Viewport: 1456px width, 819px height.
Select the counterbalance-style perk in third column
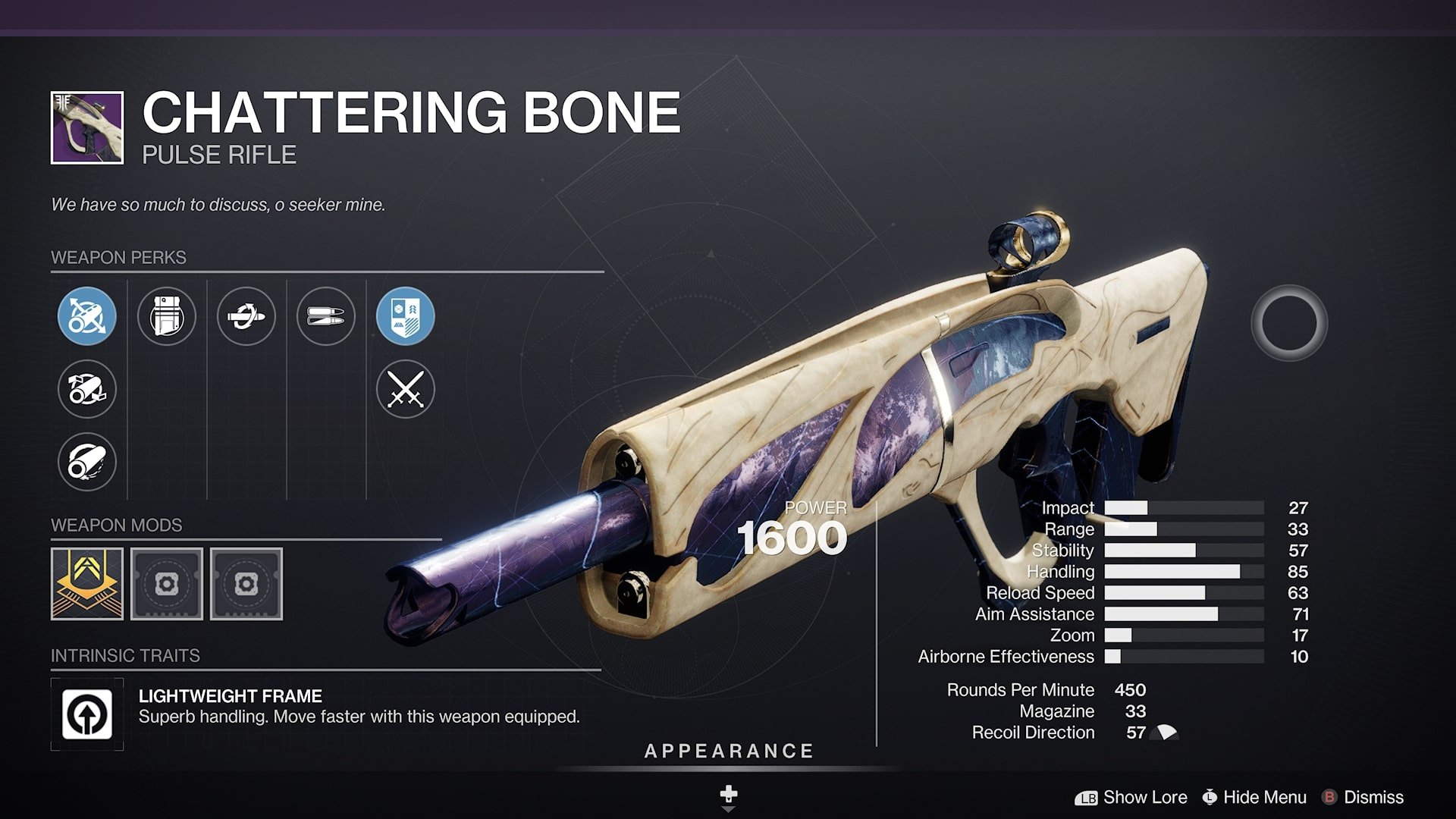coord(246,318)
